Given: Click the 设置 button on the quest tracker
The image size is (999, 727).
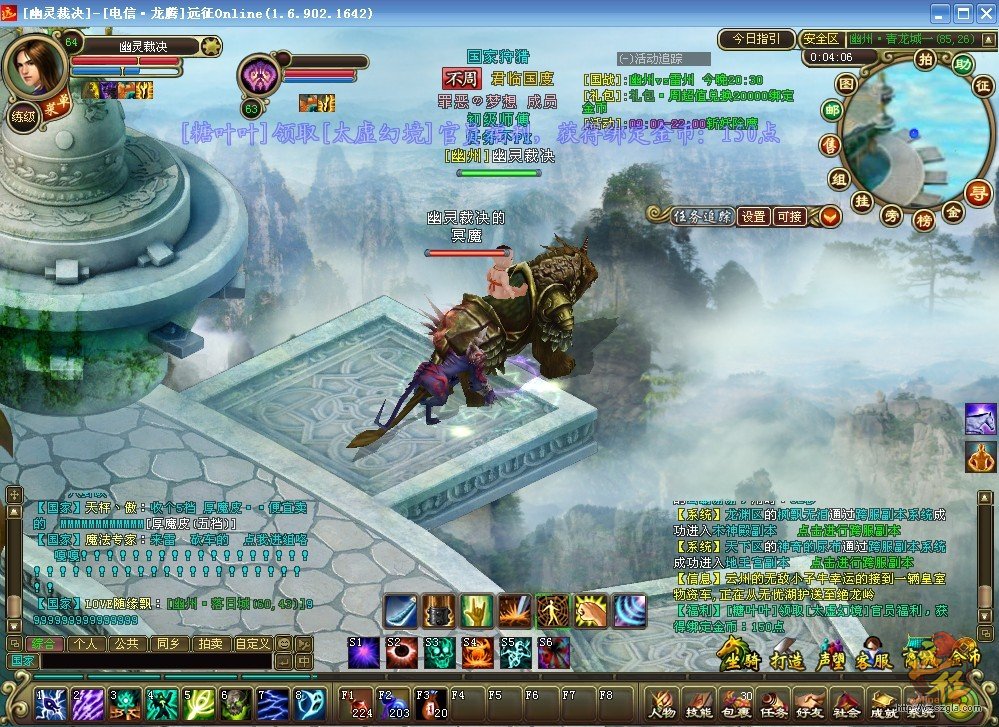Looking at the screenshot, I should pyautogui.click(x=754, y=216).
